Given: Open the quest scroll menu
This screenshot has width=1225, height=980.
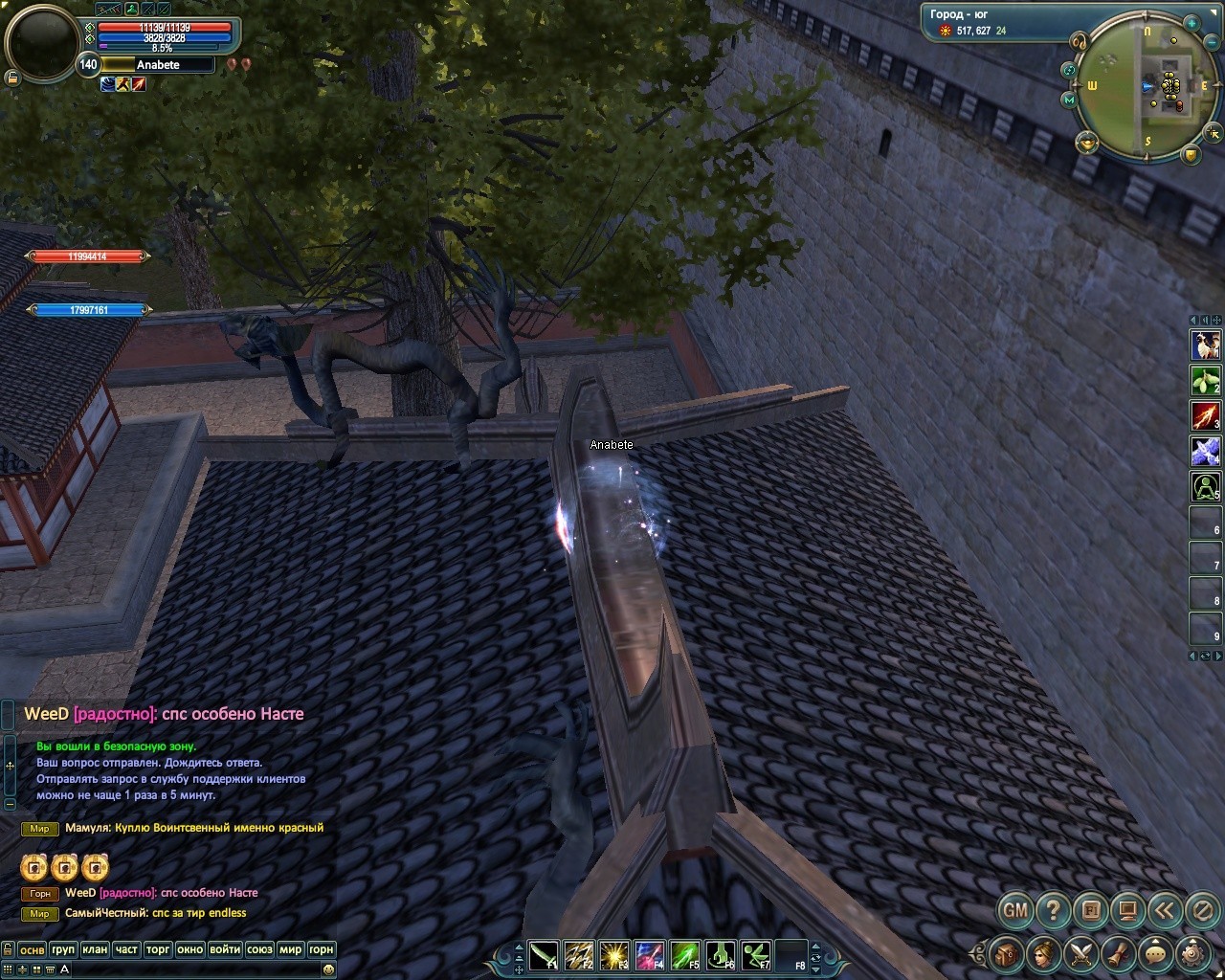Looking at the screenshot, I should (x=1119, y=953).
